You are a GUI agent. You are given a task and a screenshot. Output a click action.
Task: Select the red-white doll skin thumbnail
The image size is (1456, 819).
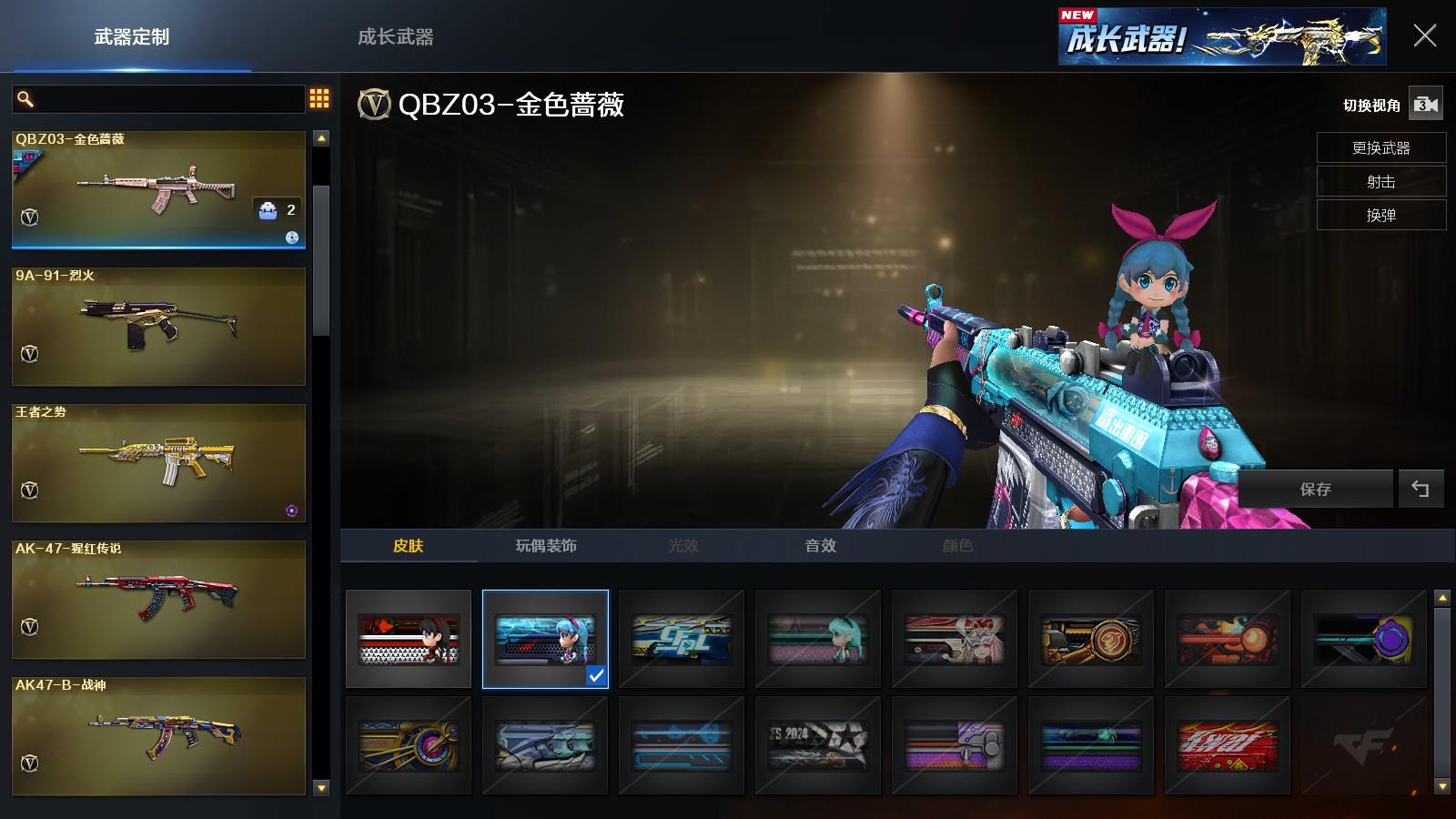409,639
